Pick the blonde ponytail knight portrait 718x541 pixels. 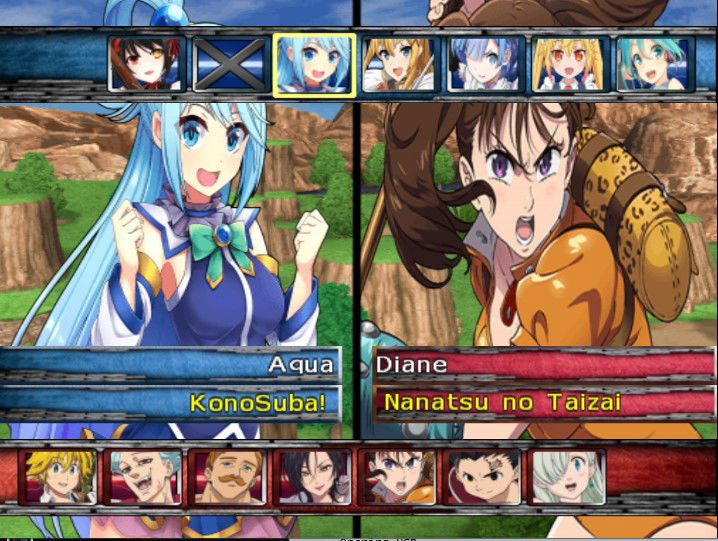click(399, 64)
